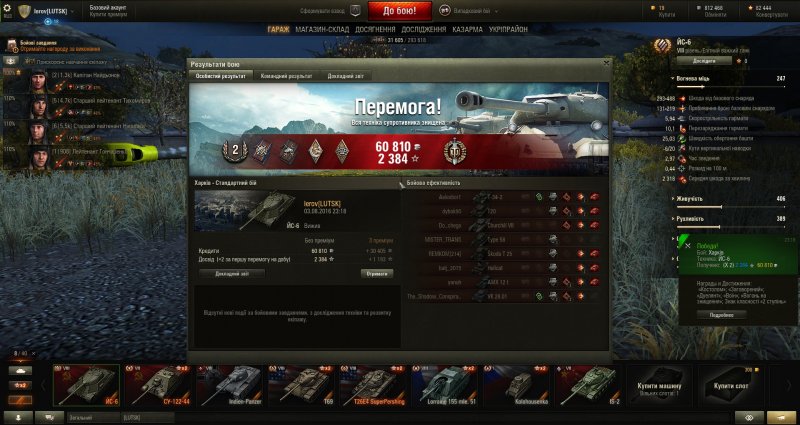This screenshot has width=800, height=425.
Task: Close the battle results window
Action: coord(605,63)
